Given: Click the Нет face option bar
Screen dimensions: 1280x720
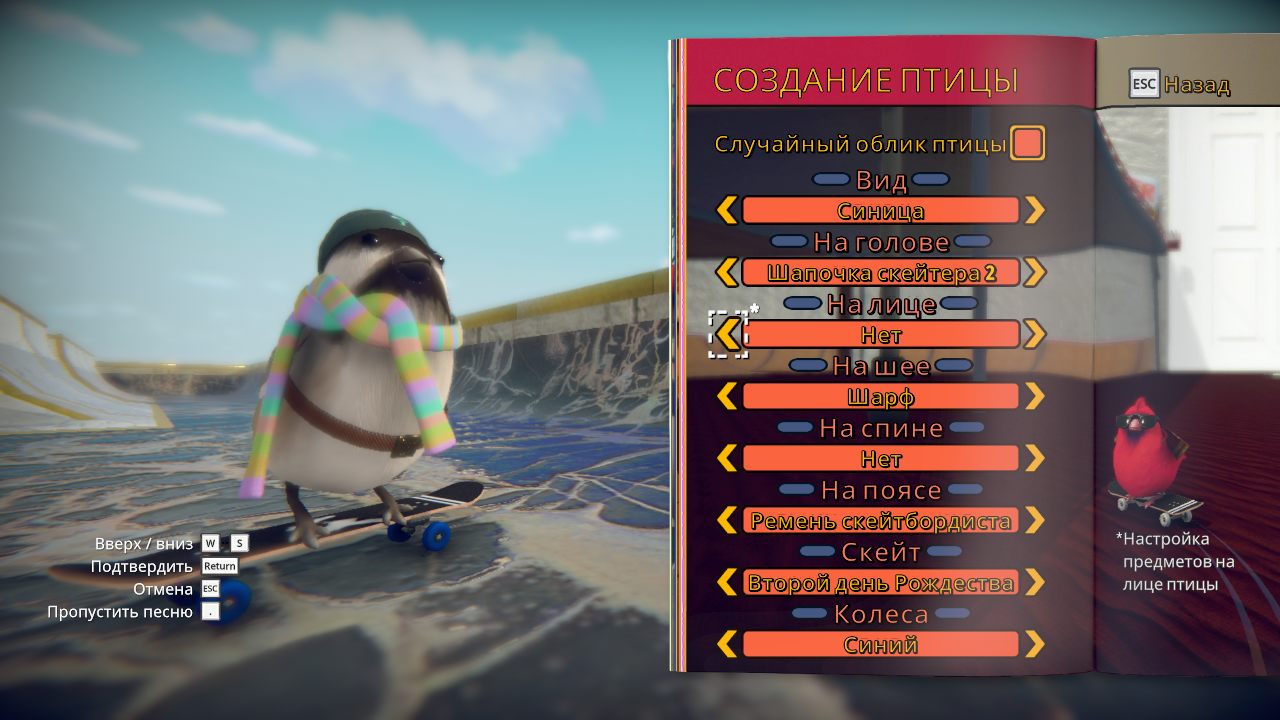Looking at the screenshot, I should pyautogui.click(x=880, y=334).
